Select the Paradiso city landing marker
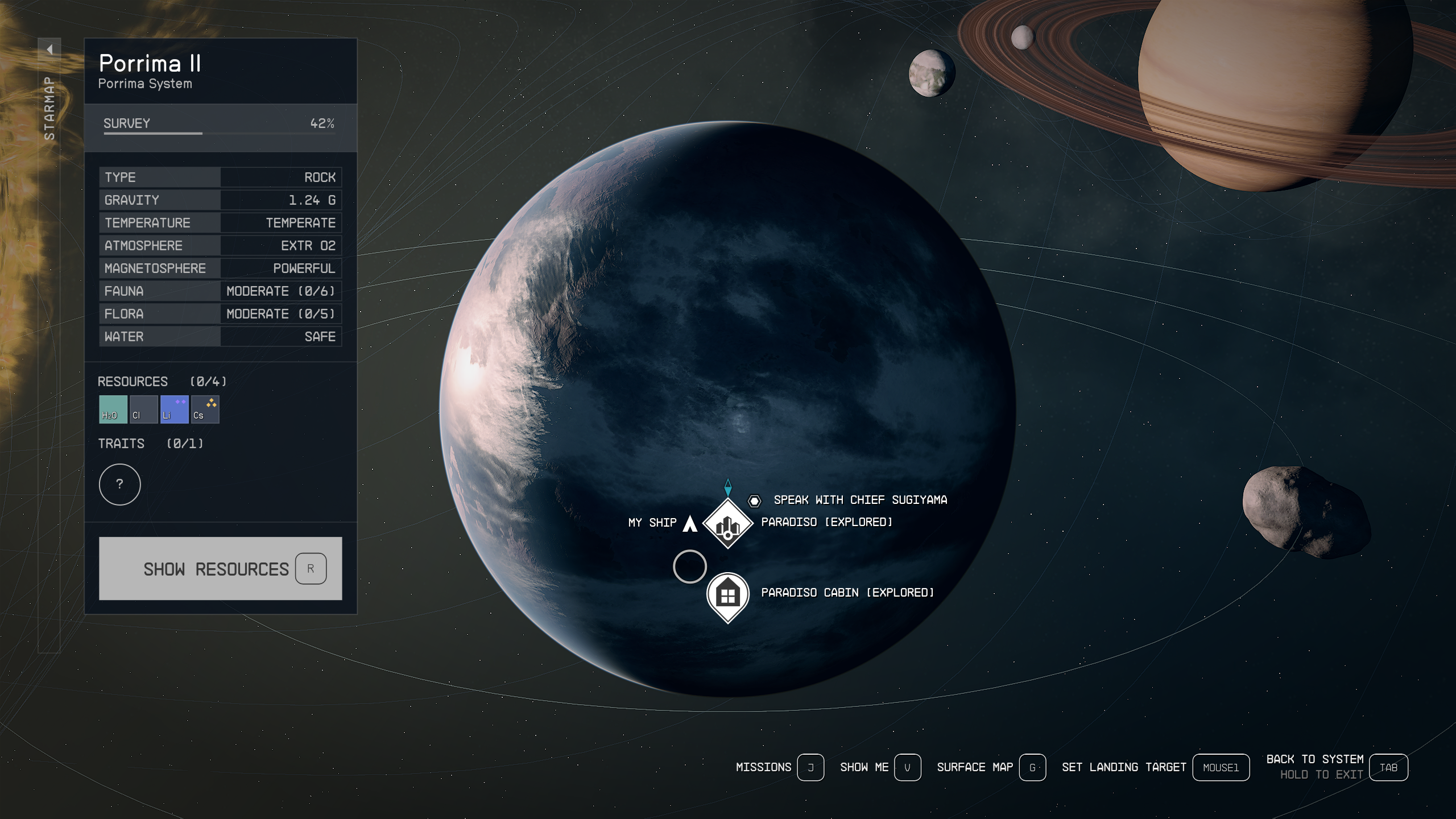1456x819 pixels. (x=727, y=524)
